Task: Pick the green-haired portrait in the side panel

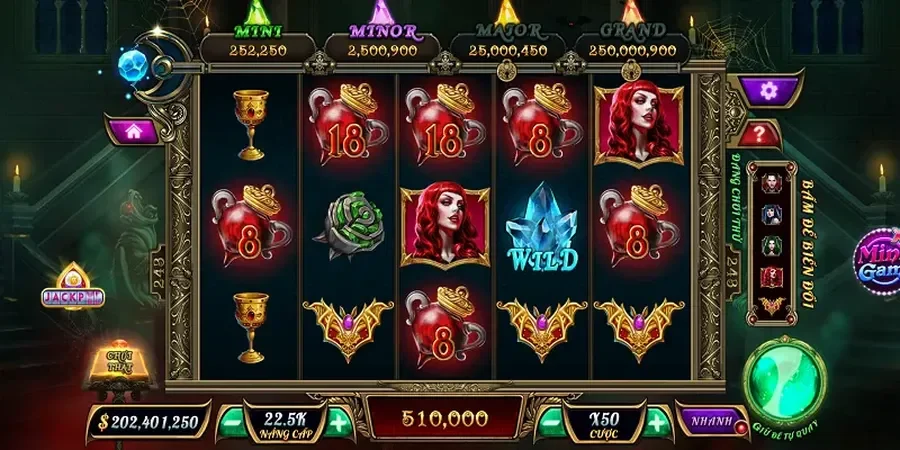Action: pos(772,245)
